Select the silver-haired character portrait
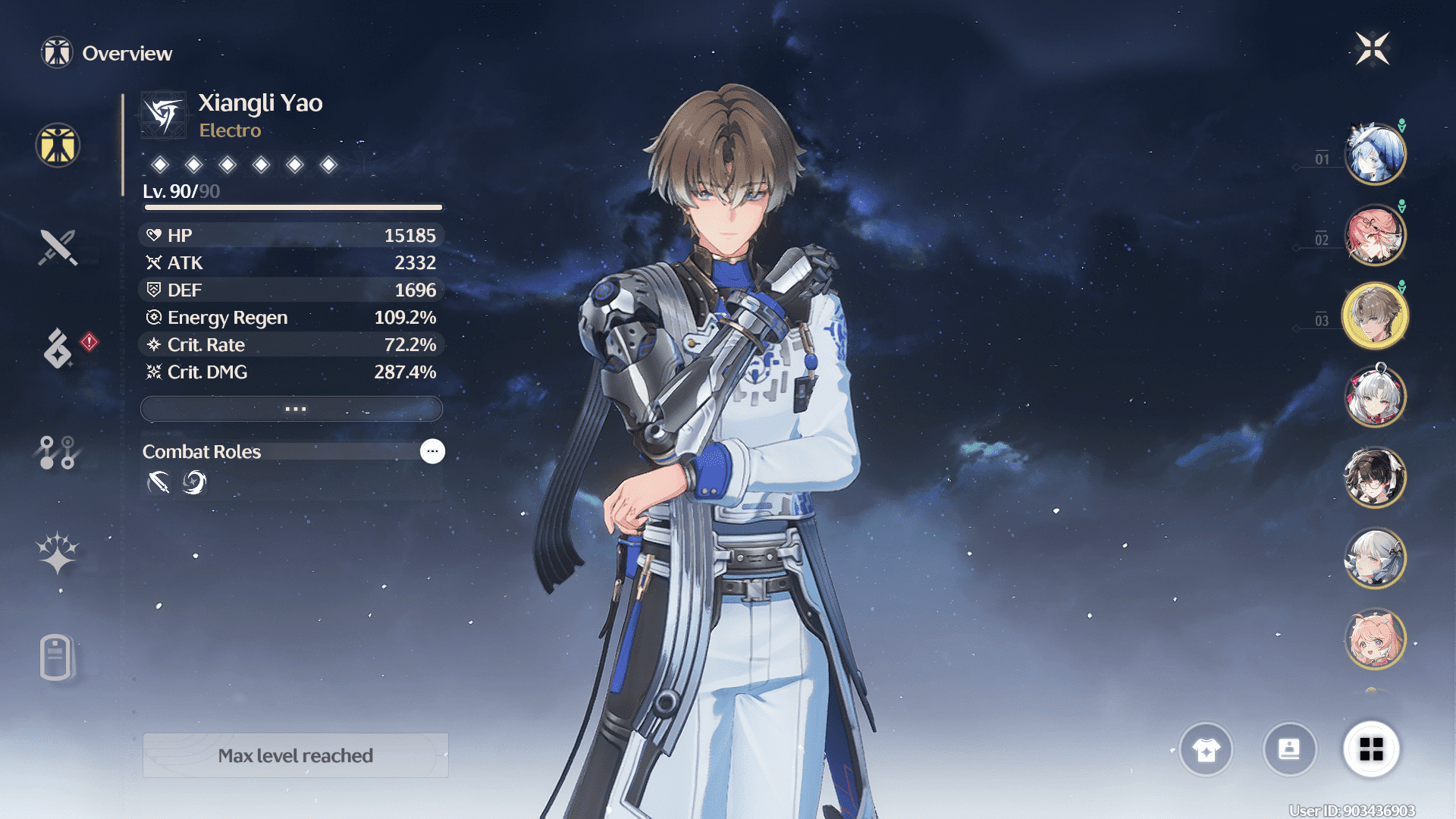Image resolution: width=1456 pixels, height=819 pixels. coord(1375,559)
